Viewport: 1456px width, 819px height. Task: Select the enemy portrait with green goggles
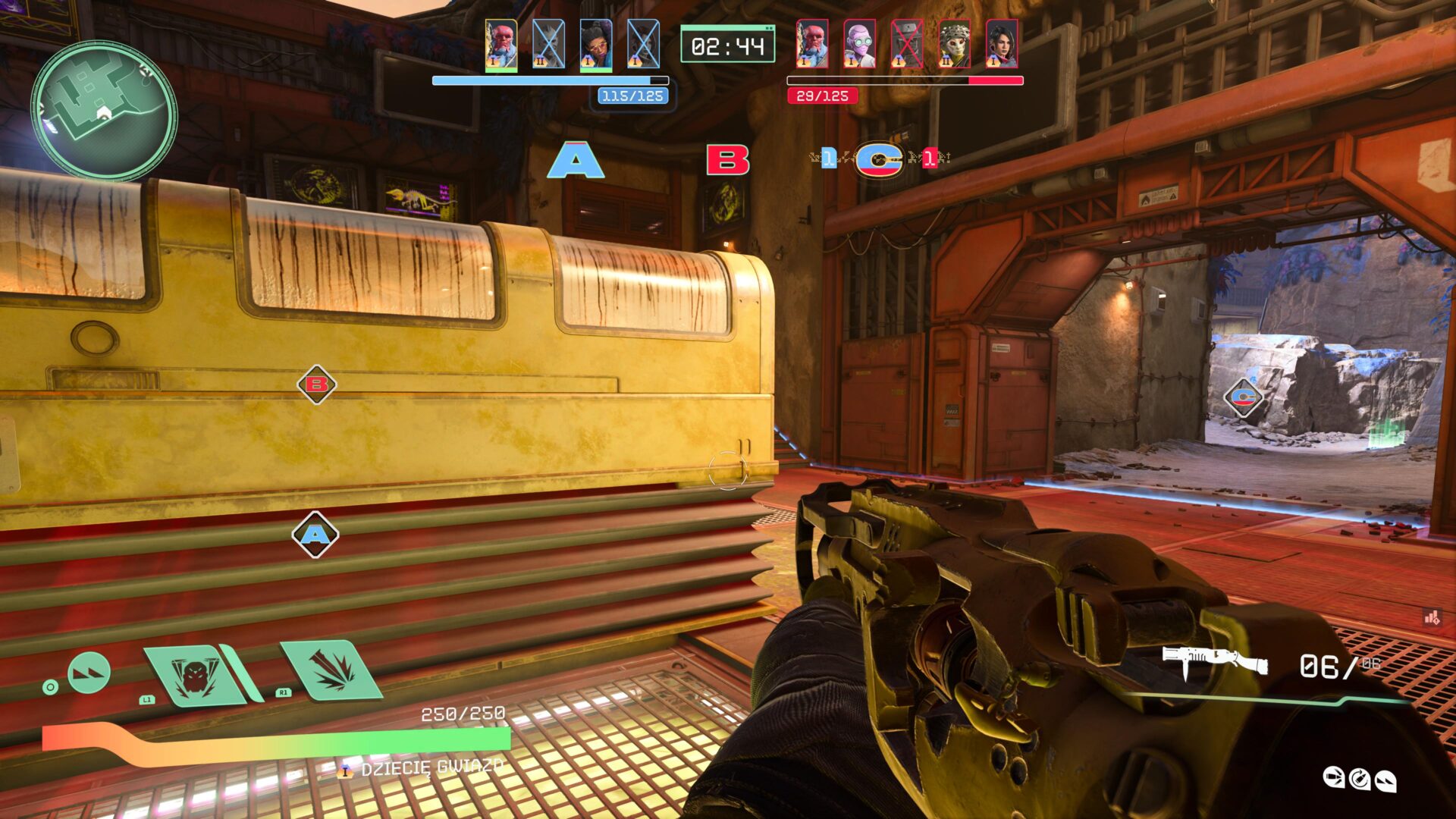(x=859, y=44)
